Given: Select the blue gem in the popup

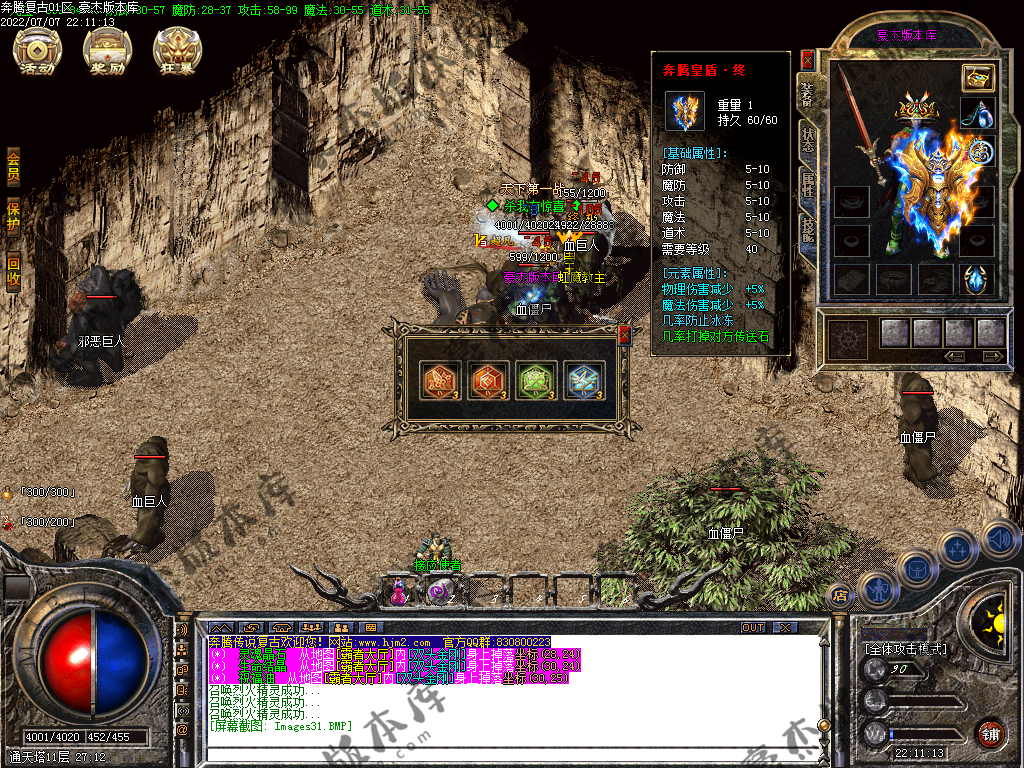Looking at the screenshot, I should (x=584, y=380).
